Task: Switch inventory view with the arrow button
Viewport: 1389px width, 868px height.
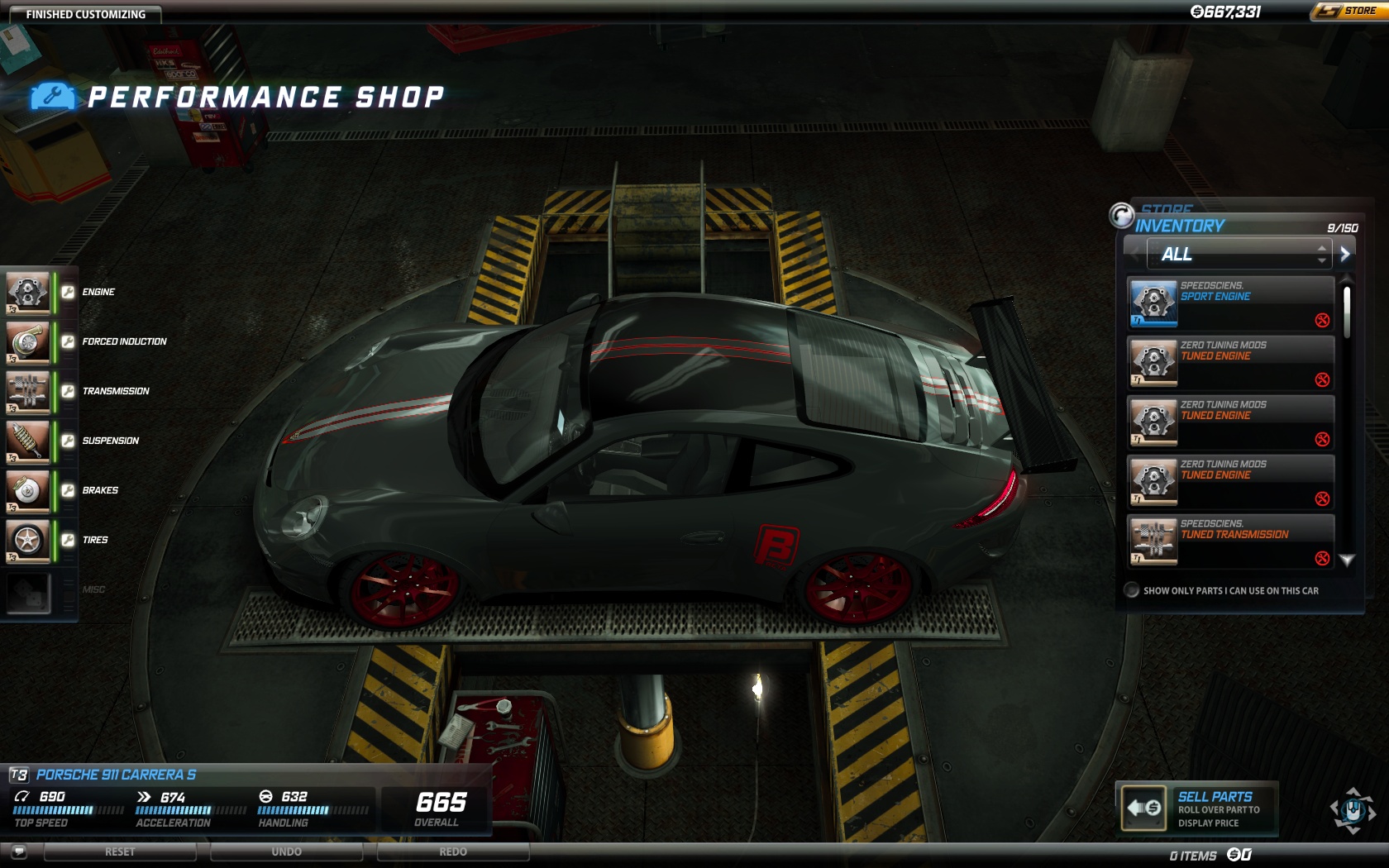Action: click(1345, 254)
